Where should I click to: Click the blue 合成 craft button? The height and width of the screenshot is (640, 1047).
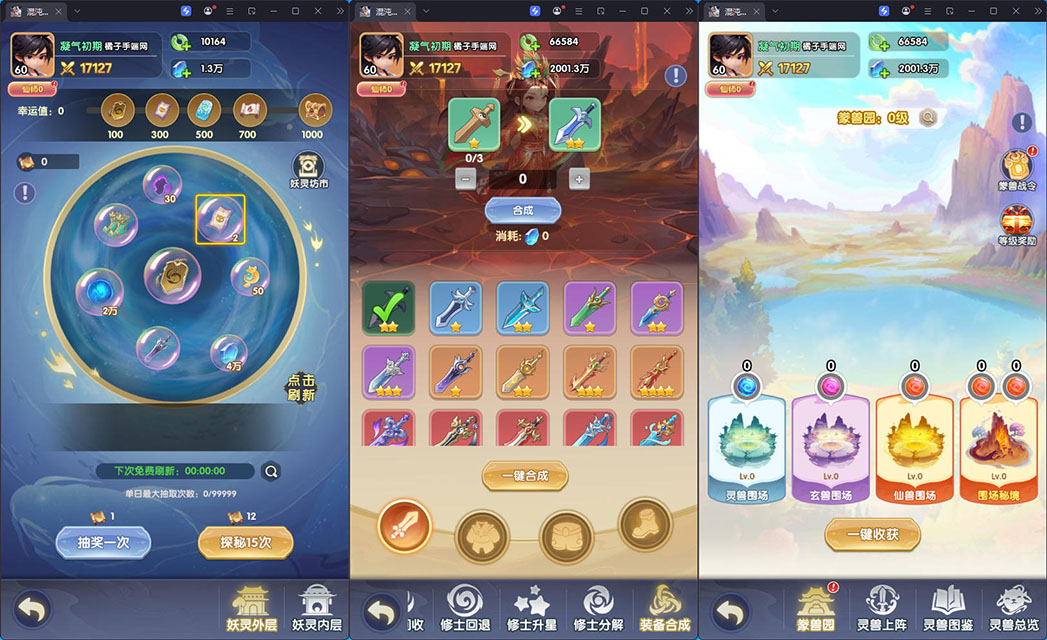point(522,211)
